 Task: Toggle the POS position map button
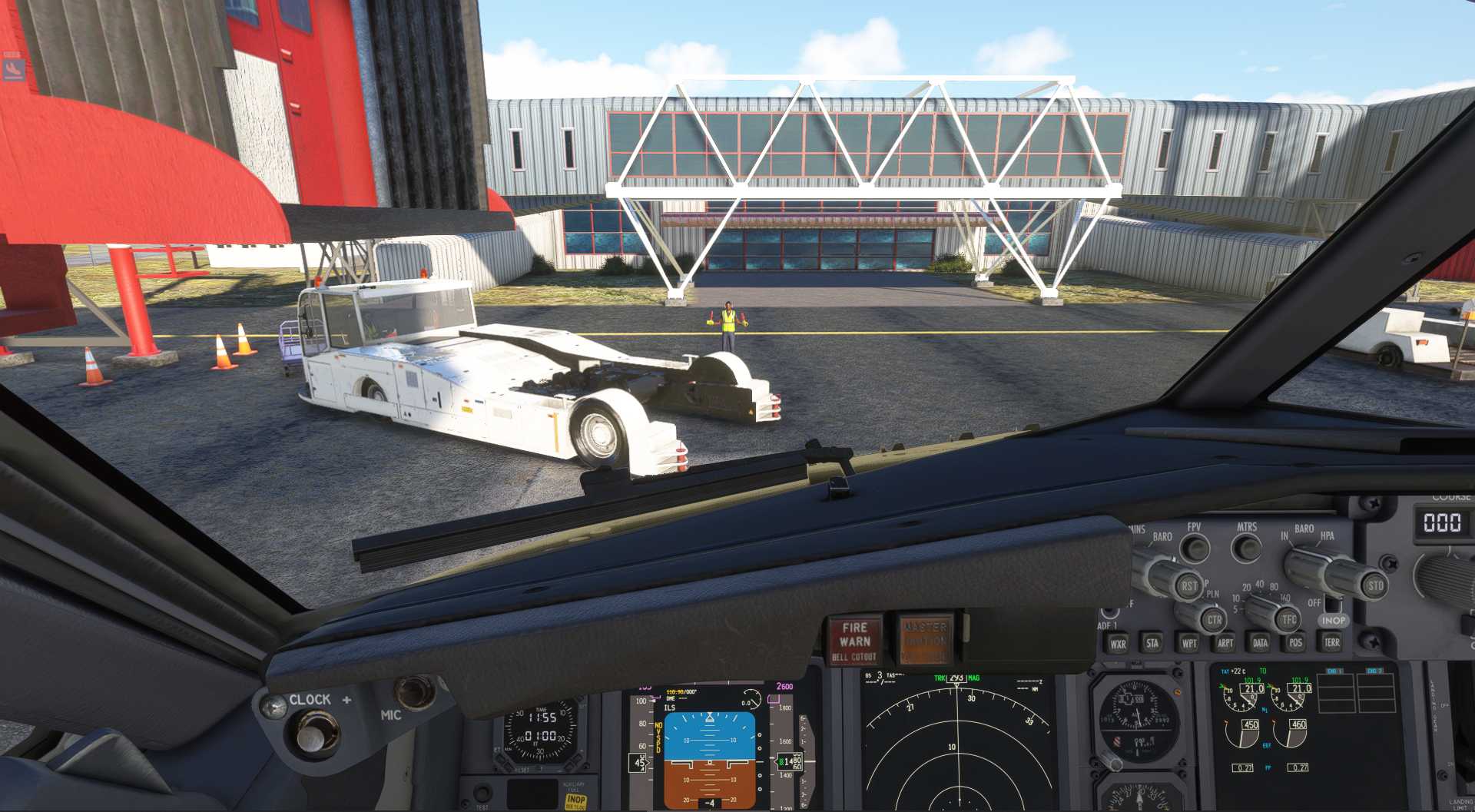[1296, 642]
